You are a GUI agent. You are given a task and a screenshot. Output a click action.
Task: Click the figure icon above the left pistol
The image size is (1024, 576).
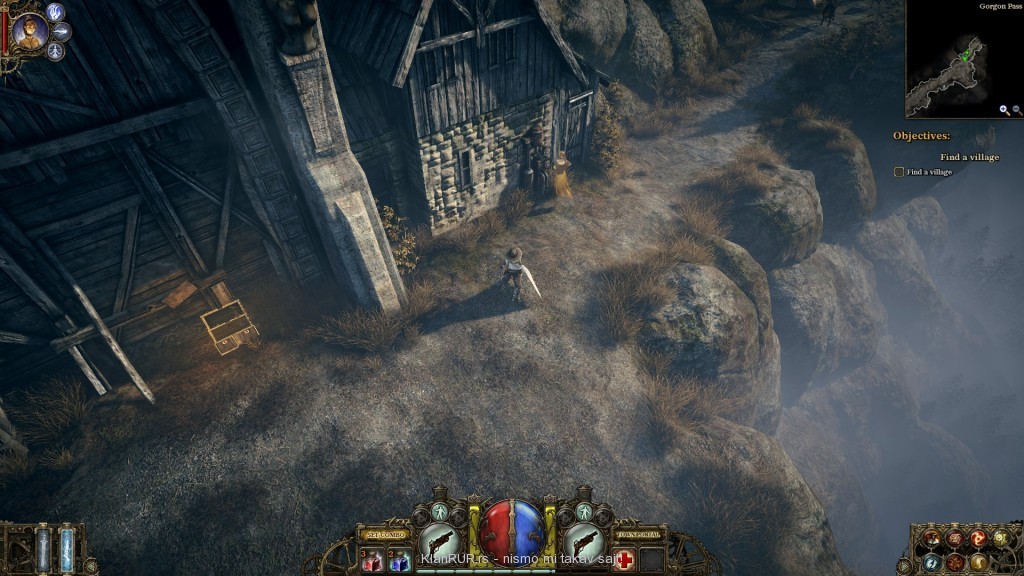(x=439, y=513)
